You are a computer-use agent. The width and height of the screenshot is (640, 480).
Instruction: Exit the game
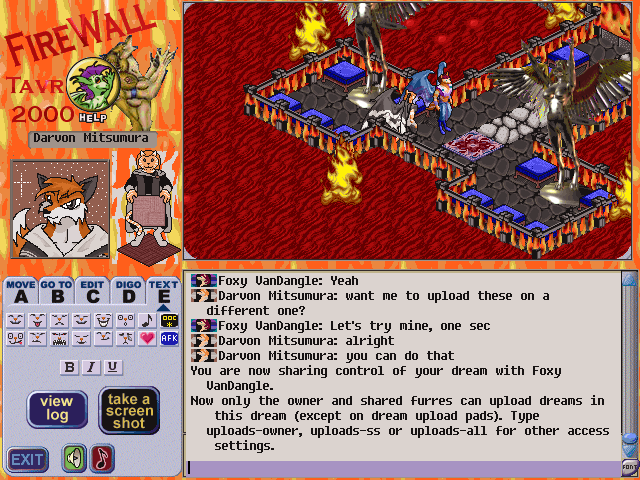click(x=28, y=460)
